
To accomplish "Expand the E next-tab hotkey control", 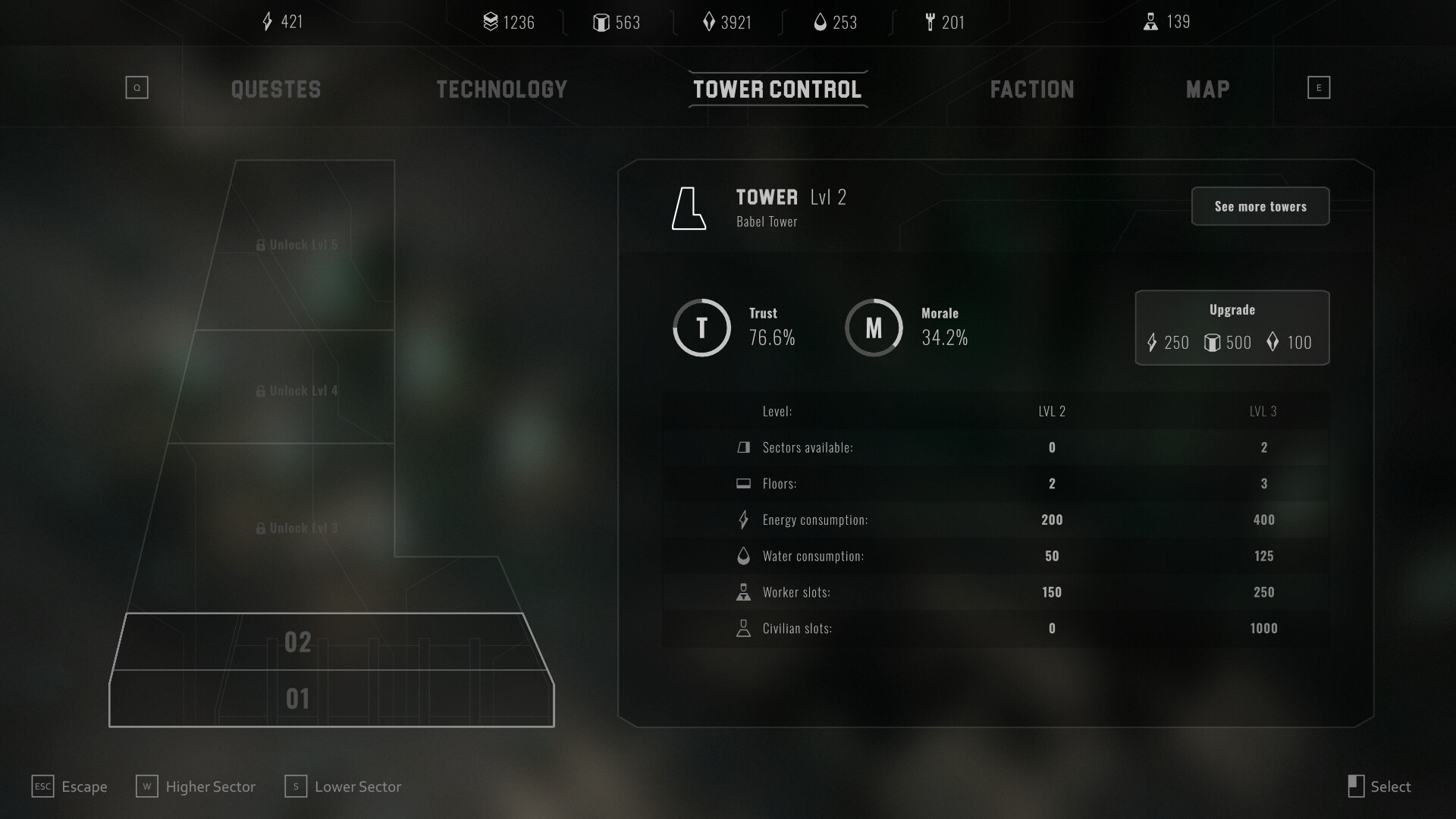I will (x=1319, y=87).
